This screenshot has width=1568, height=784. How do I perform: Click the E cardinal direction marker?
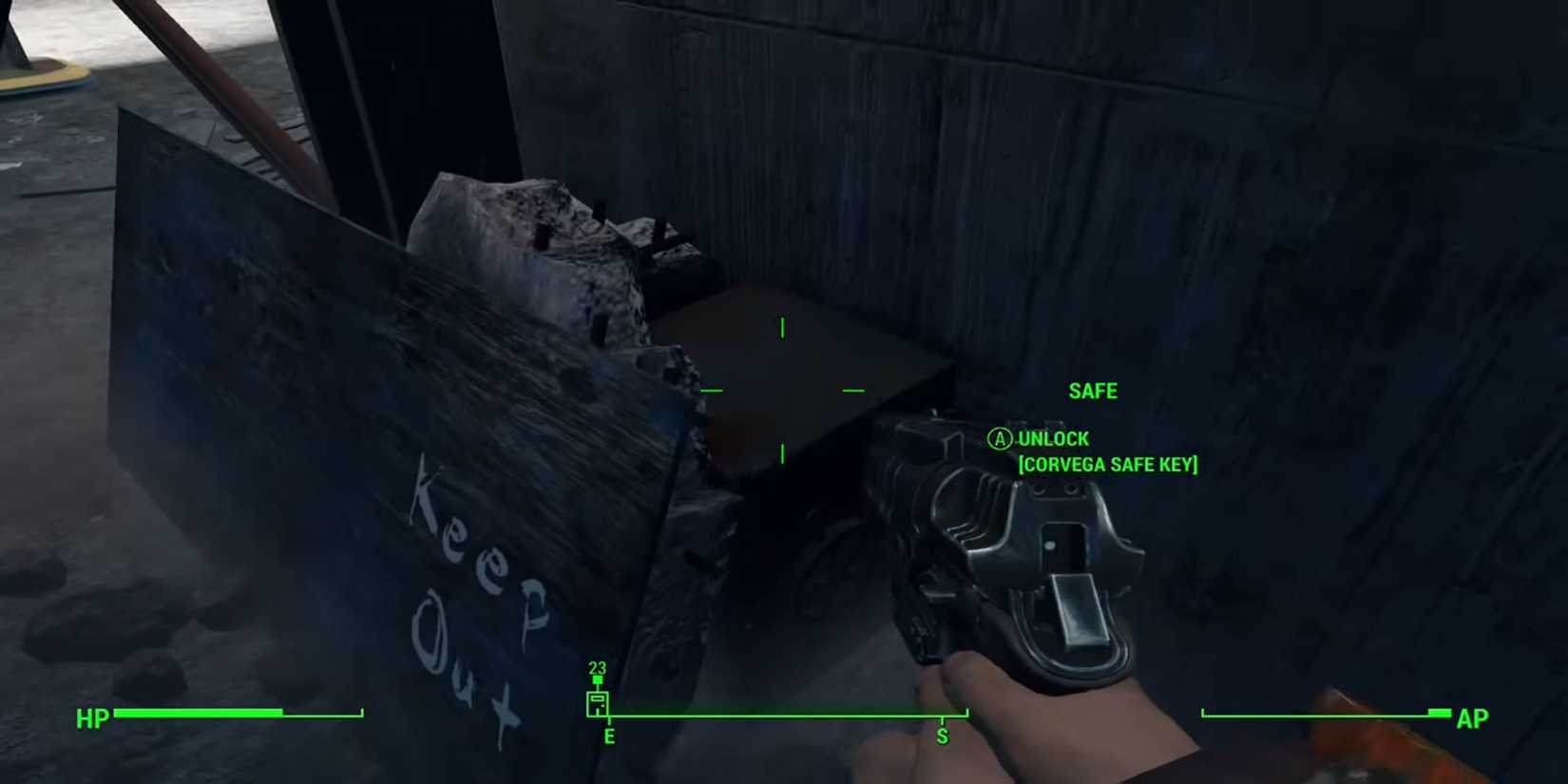(x=609, y=735)
